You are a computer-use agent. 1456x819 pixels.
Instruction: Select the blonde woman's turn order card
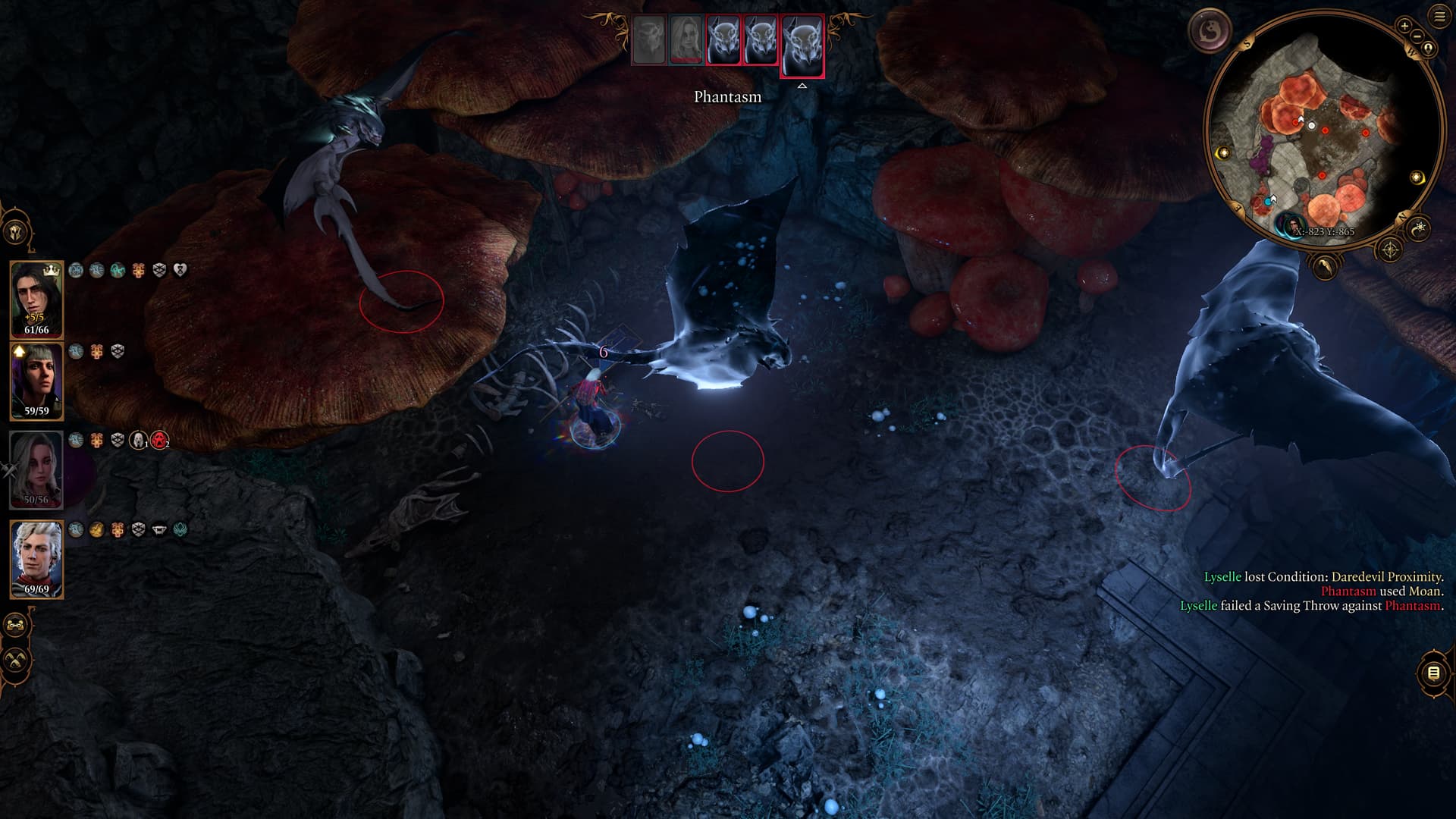coord(686,40)
